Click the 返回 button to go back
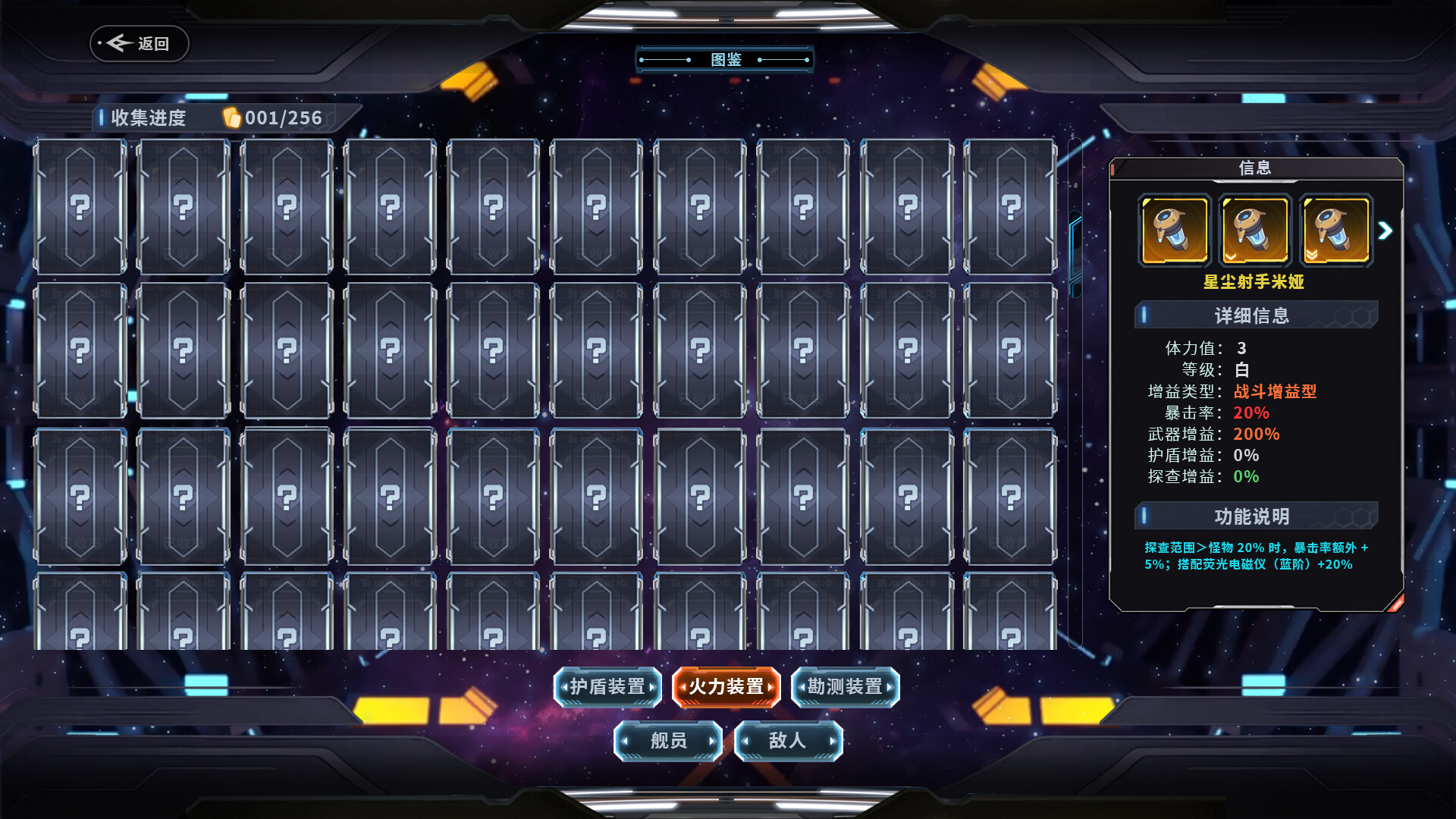This screenshot has width=1456, height=819. pyautogui.click(x=139, y=43)
